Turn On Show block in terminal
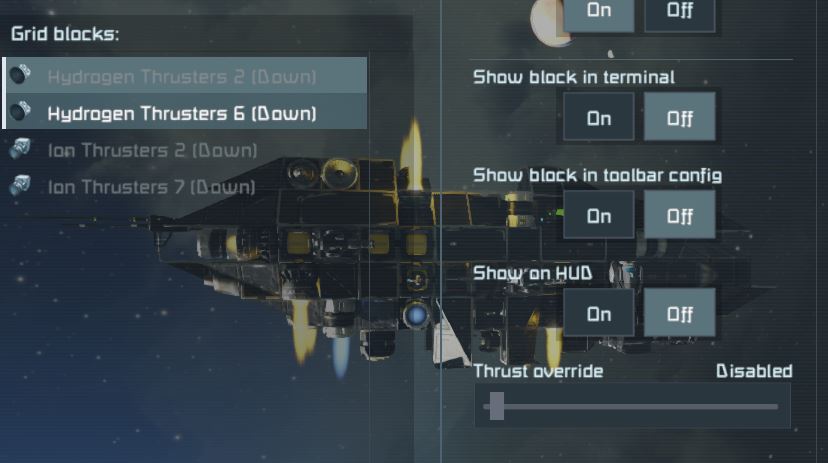The height and width of the screenshot is (463, 828). point(599,118)
